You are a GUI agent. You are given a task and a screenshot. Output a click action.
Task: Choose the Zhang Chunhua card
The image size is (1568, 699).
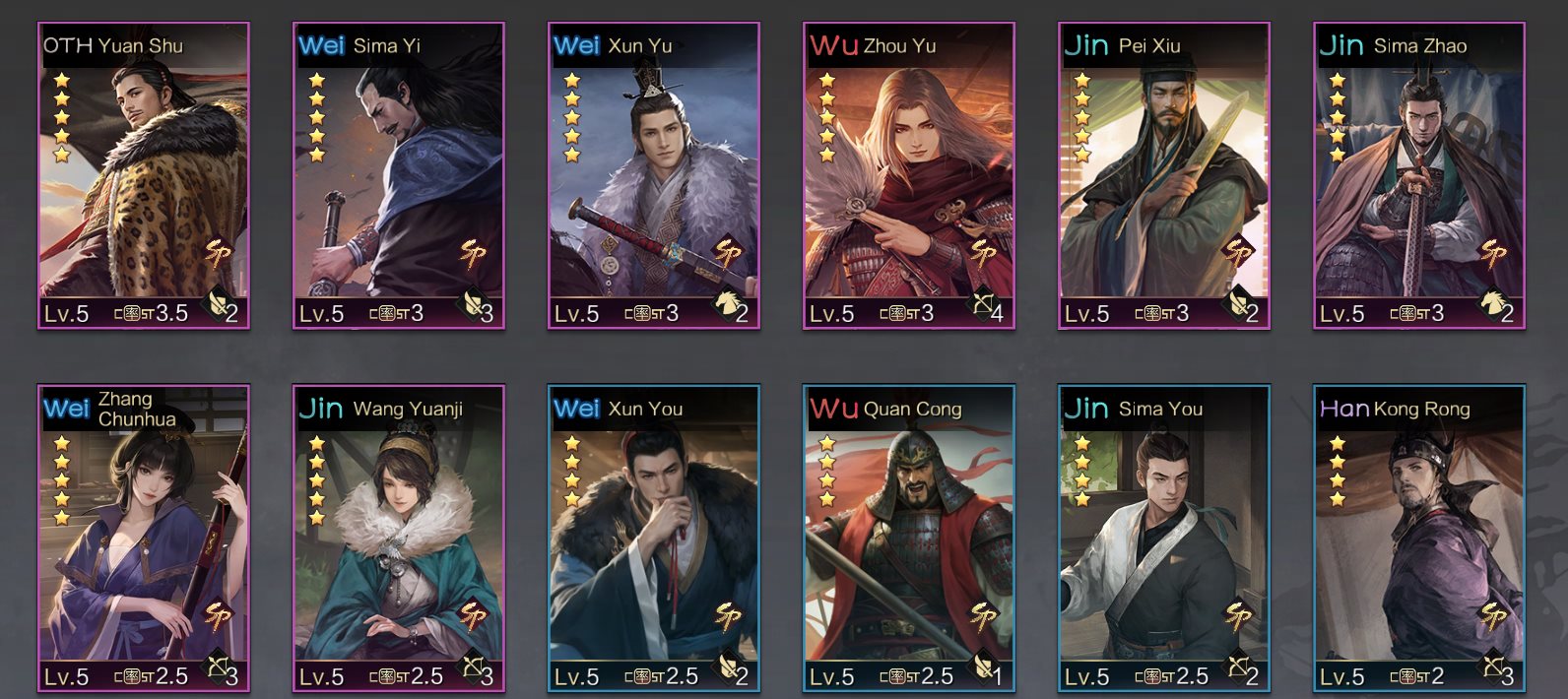[x=144, y=540]
